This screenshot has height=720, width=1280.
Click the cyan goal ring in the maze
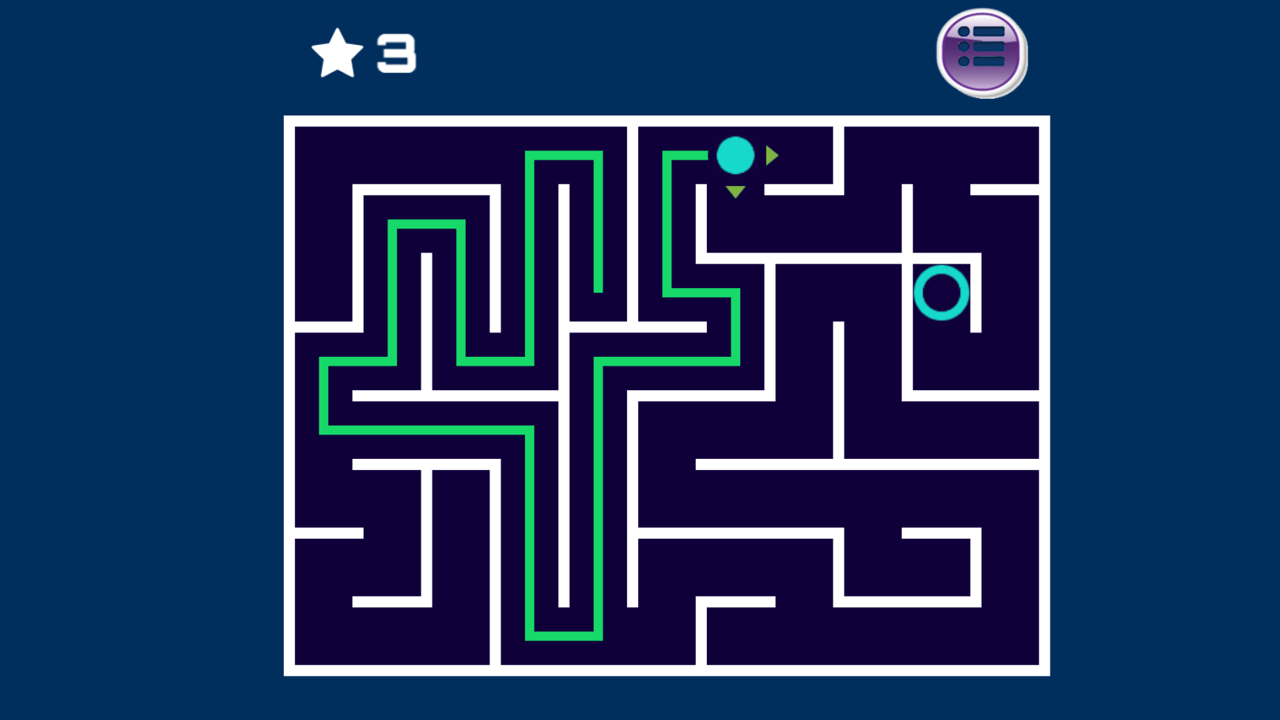941,293
